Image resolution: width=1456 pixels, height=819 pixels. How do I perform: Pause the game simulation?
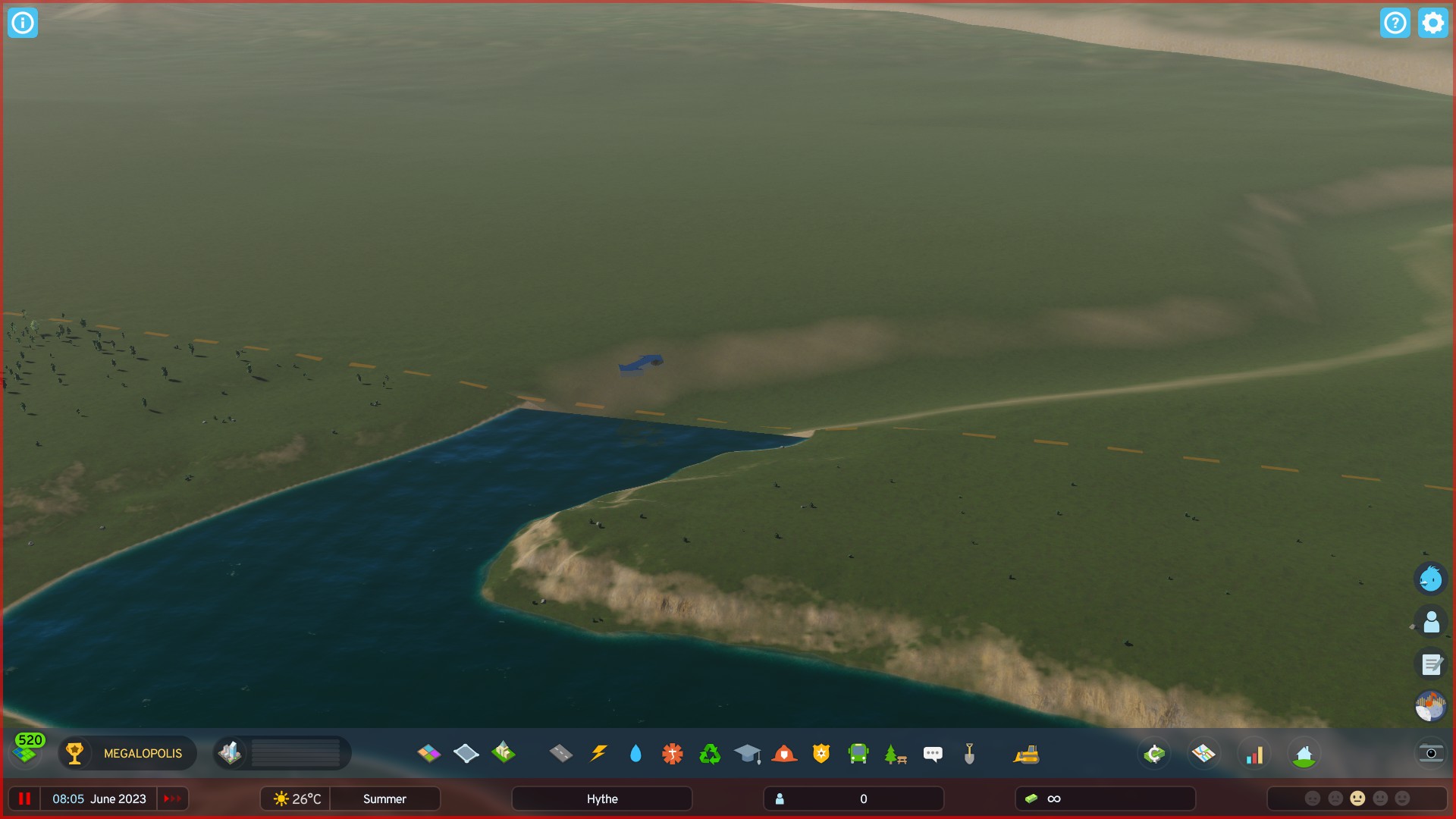pyautogui.click(x=25, y=799)
